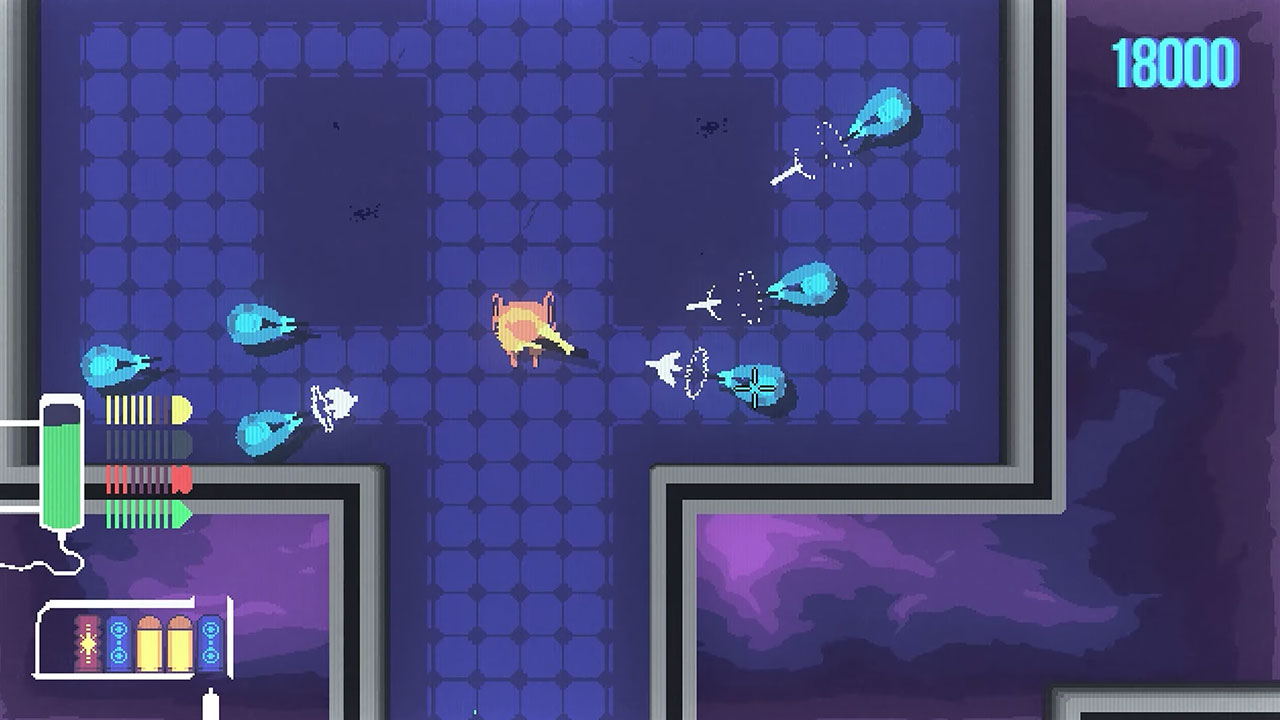1280x720 pixels.
Task: Click the yellow ammo gauge arrow indicator
Action: [x=180, y=408]
